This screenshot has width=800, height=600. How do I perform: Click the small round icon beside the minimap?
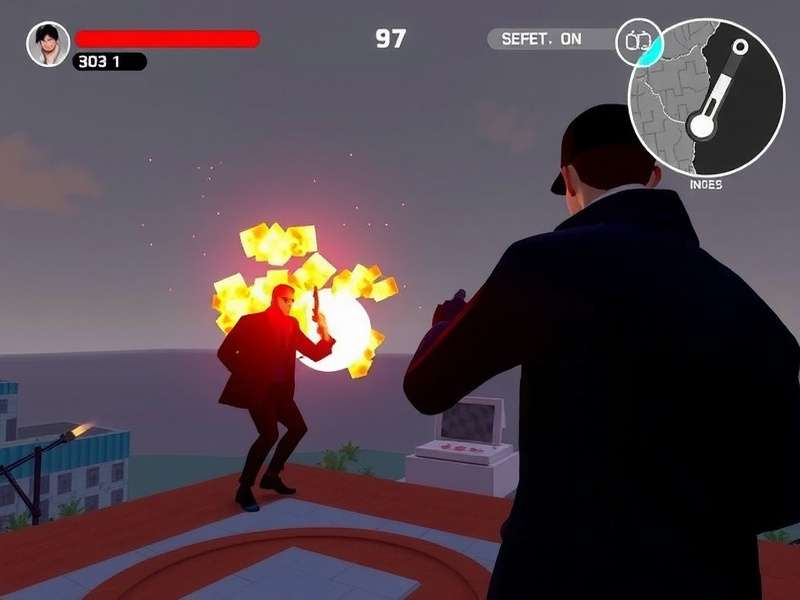638,42
